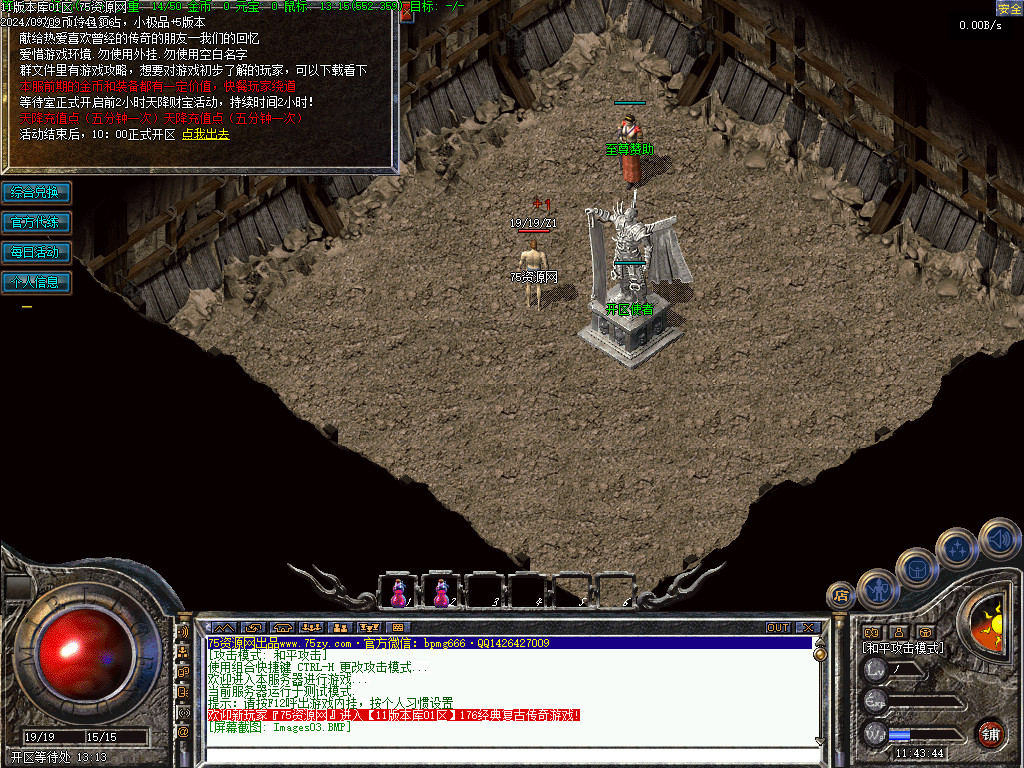Click the red 铺 stall button
This screenshot has height=768, width=1024.
(x=990, y=733)
